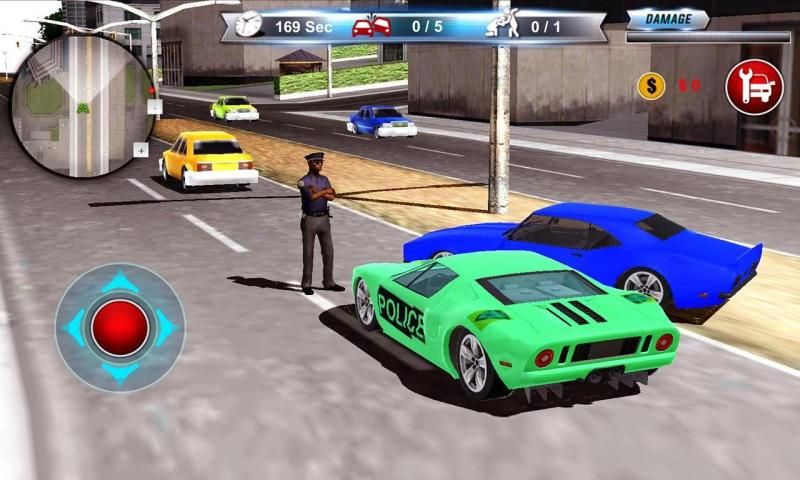Click the gold dollar coin icon
Viewport: 800px width, 480px height.
[651, 86]
